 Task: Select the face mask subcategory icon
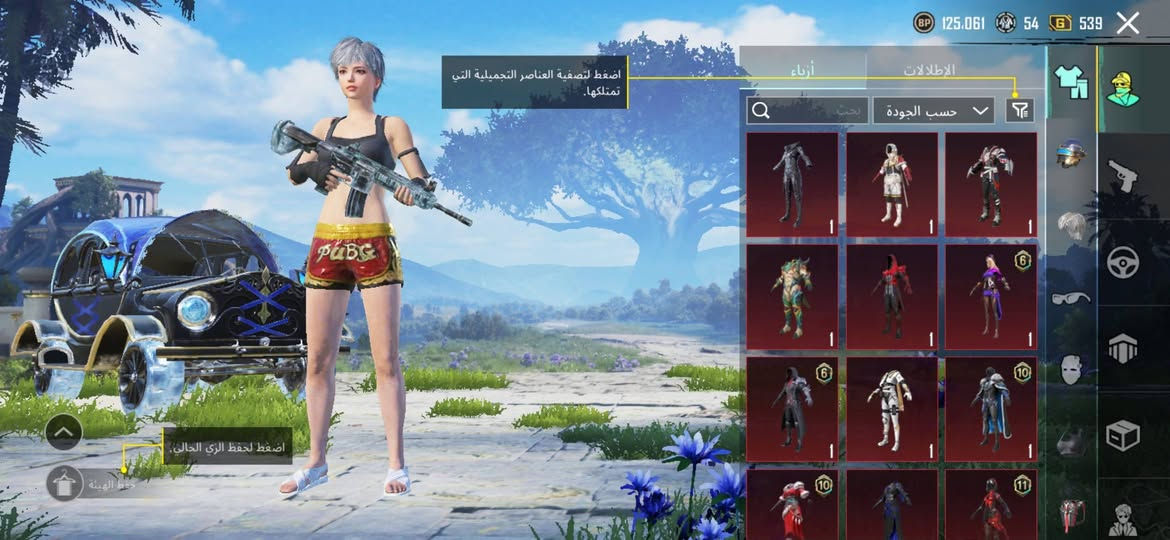pos(1071,368)
